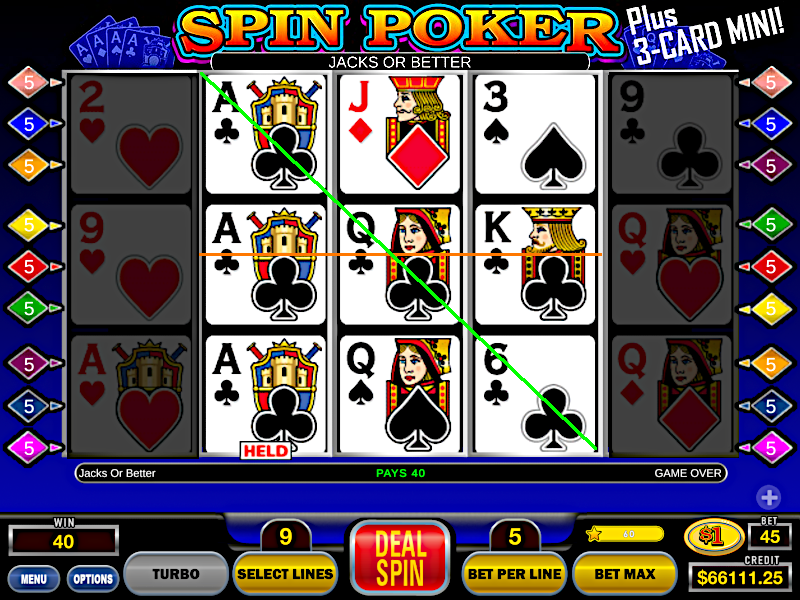Choose the Queen of Clubs card
Viewport: 800px width, 600px height.
[x=400, y=265]
